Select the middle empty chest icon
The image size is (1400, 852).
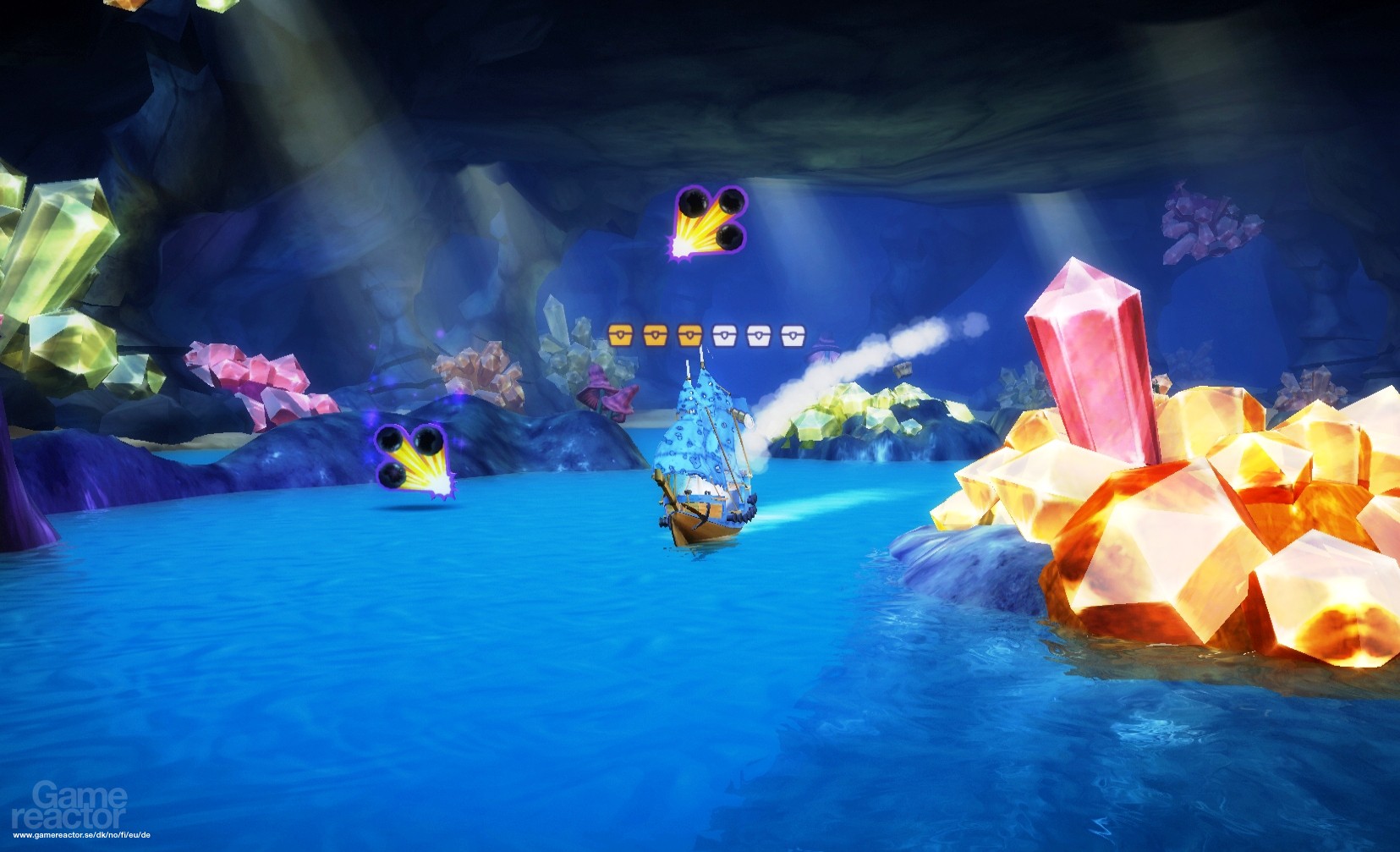tap(759, 335)
